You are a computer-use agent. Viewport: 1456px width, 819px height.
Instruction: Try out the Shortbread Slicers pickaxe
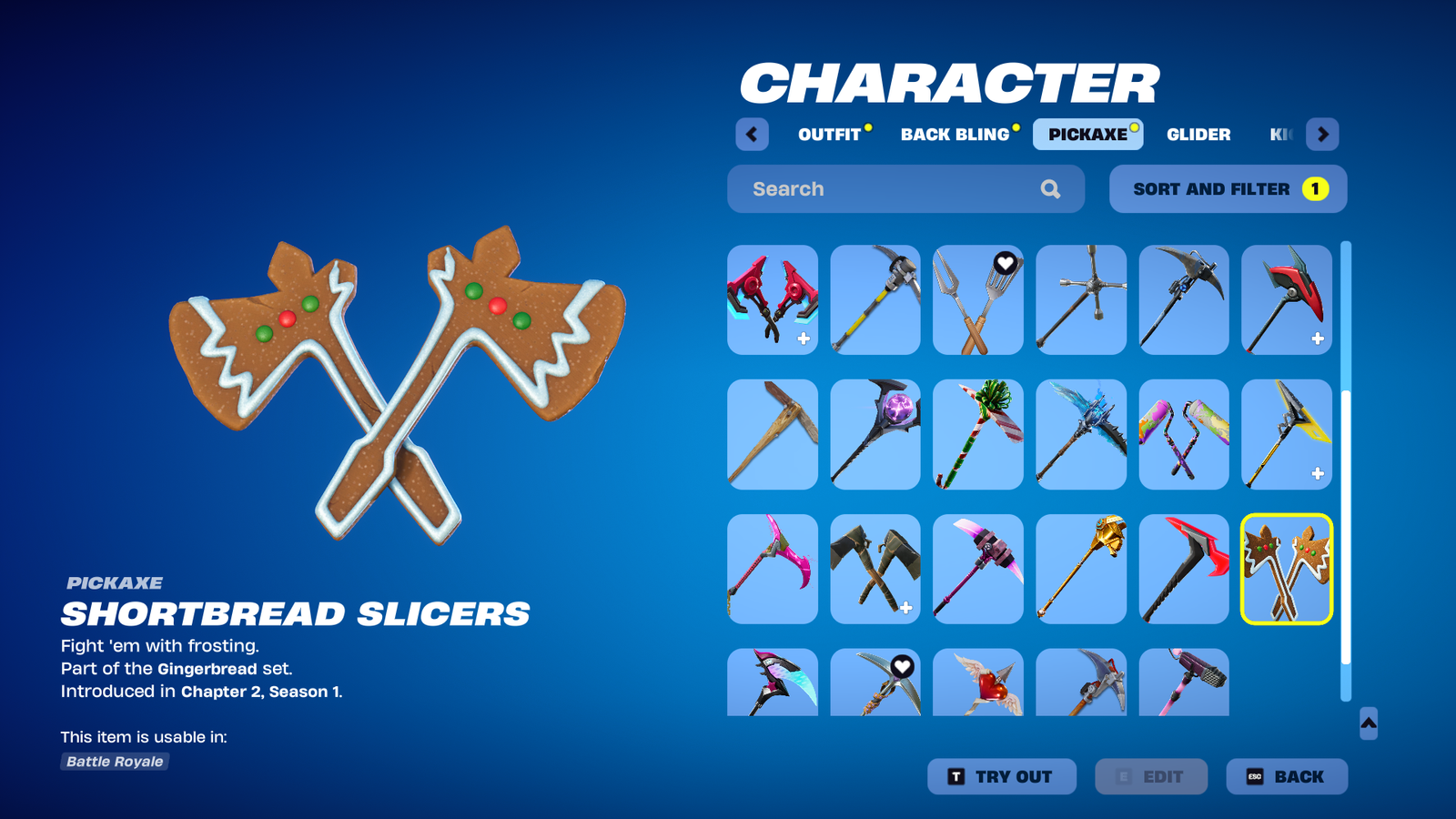(1001, 776)
